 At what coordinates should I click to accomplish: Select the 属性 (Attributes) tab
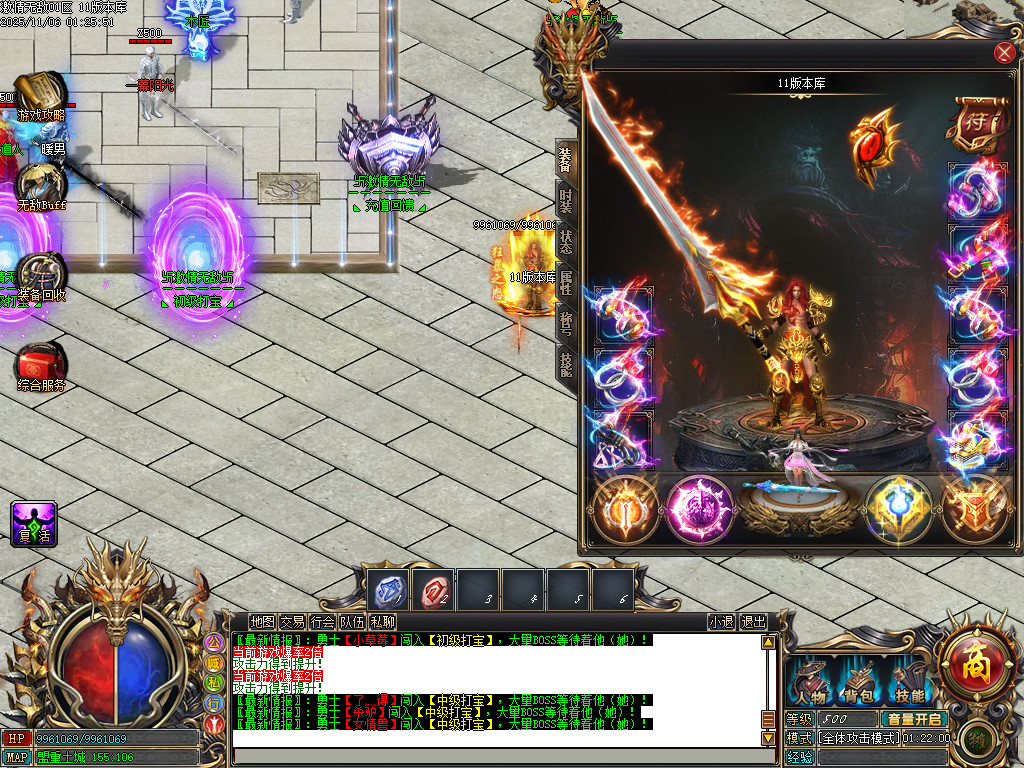coord(566,283)
